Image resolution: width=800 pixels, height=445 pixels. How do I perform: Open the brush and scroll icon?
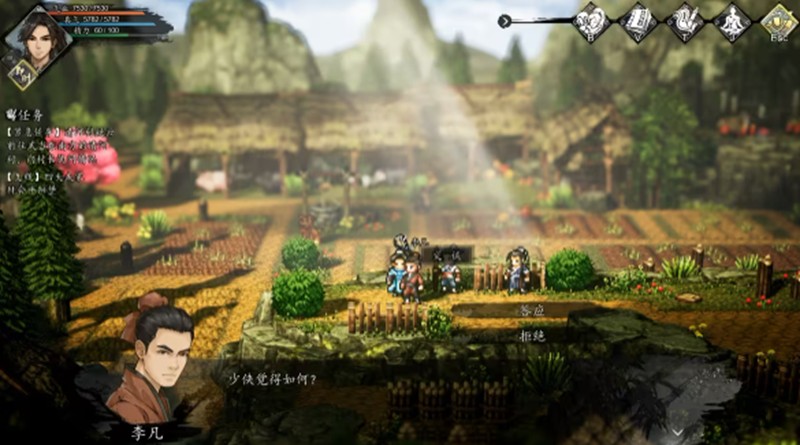[686, 21]
